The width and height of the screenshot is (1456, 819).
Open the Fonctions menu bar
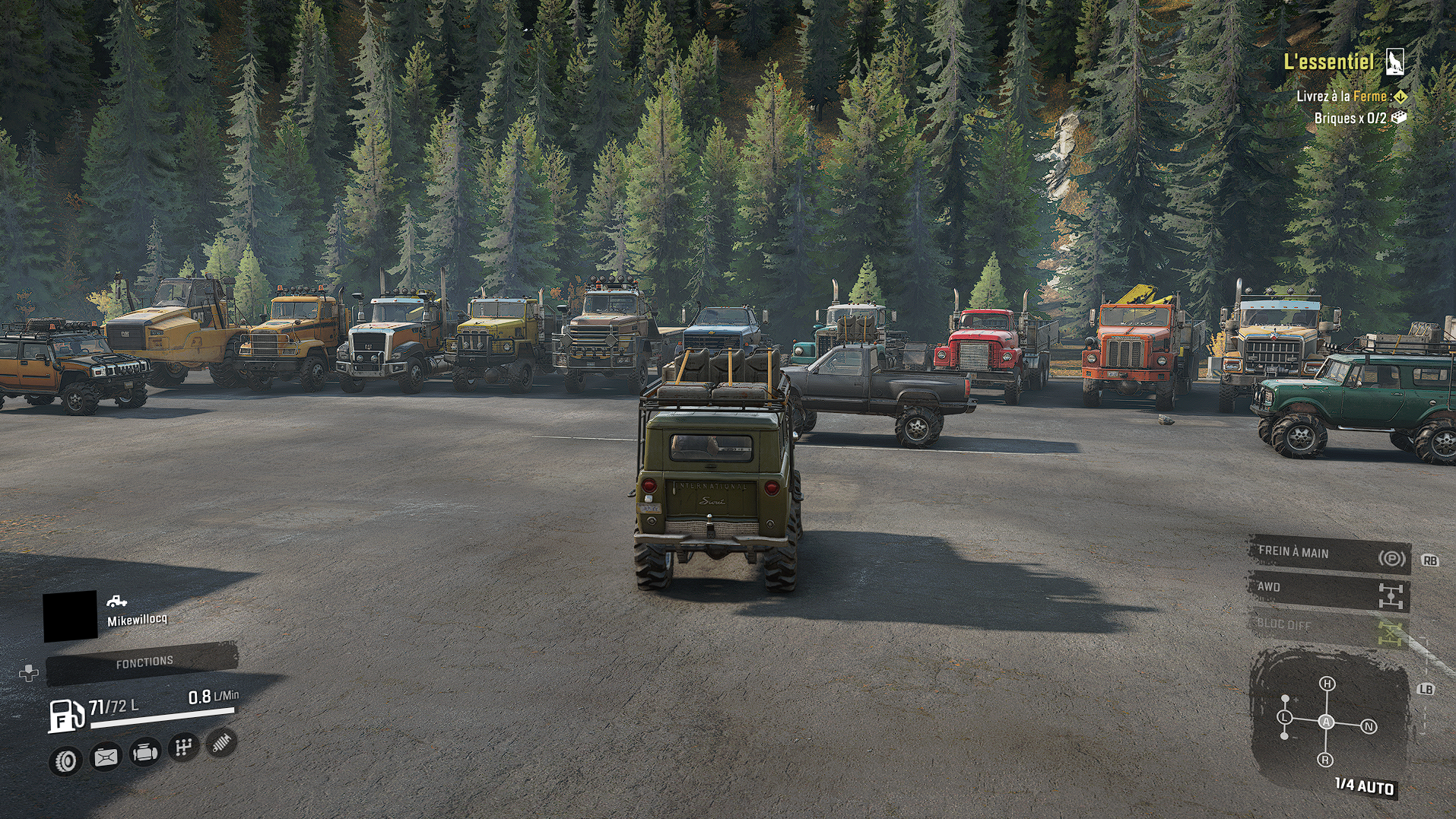[x=143, y=662]
